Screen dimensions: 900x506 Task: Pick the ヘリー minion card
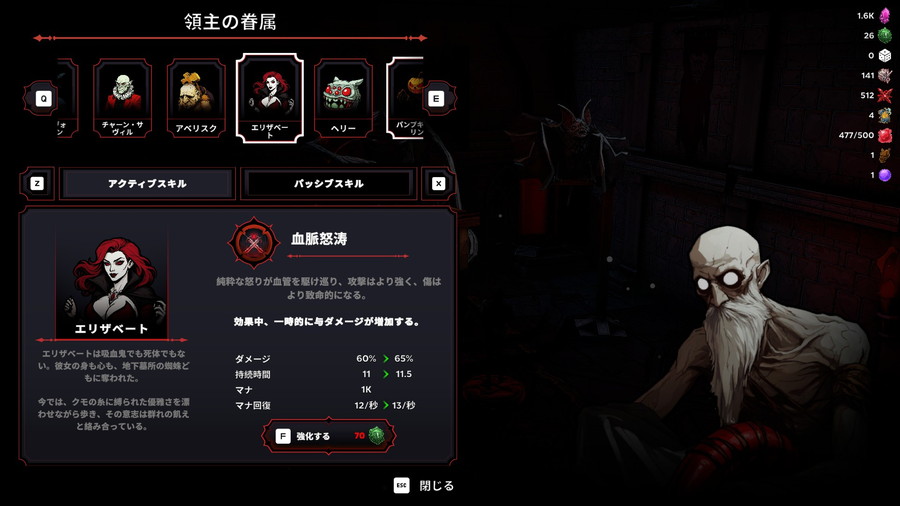tap(344, 98)
